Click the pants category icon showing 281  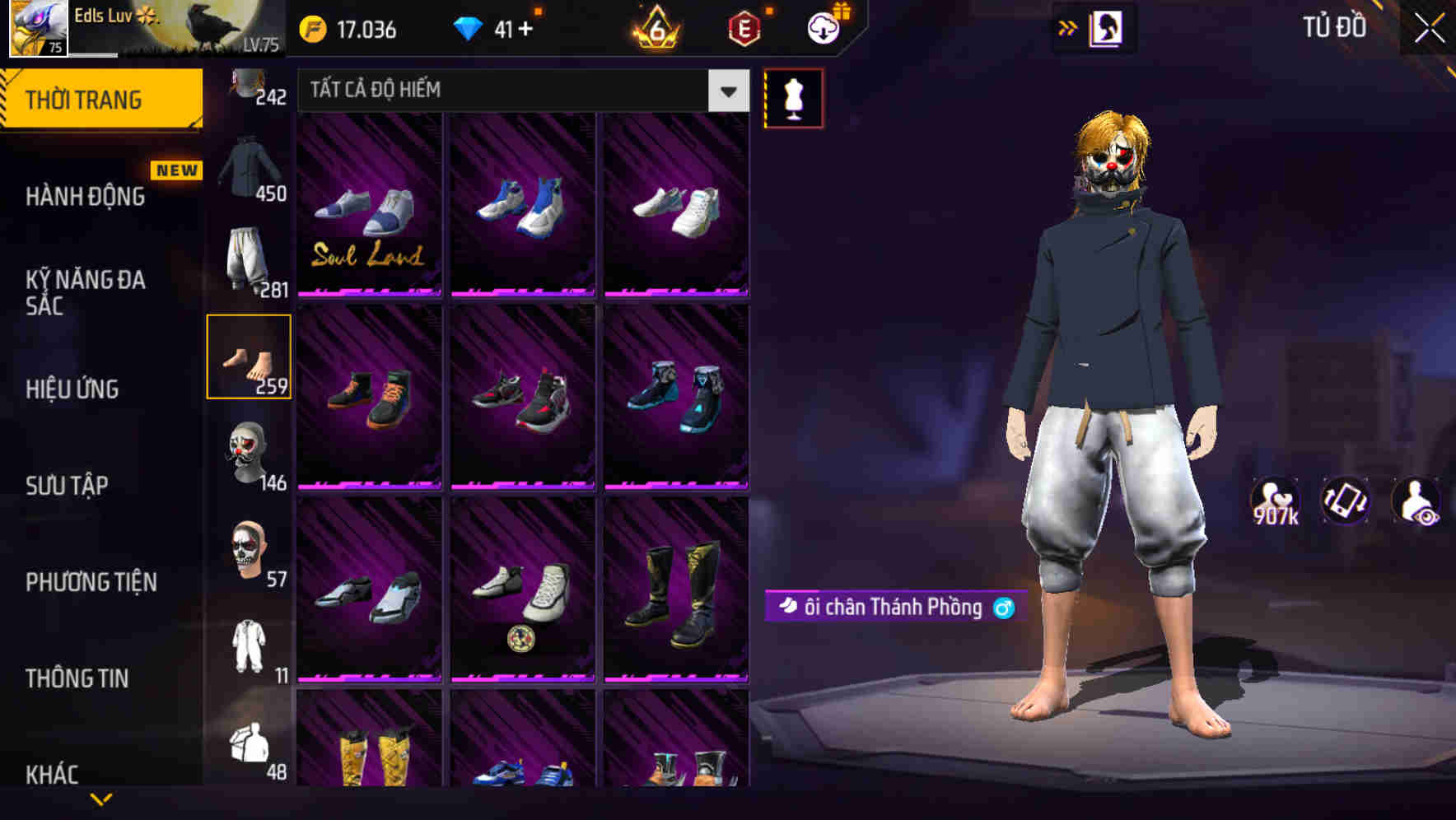pos(247,258)
